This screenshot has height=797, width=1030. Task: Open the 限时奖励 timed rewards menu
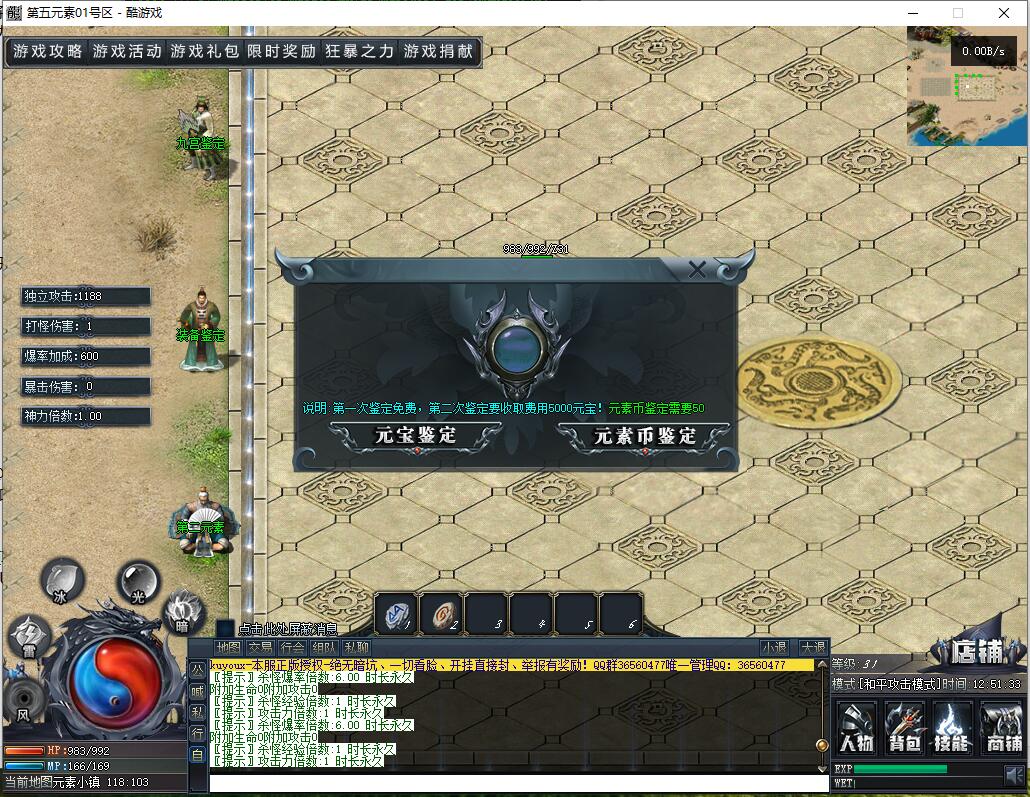282,51
